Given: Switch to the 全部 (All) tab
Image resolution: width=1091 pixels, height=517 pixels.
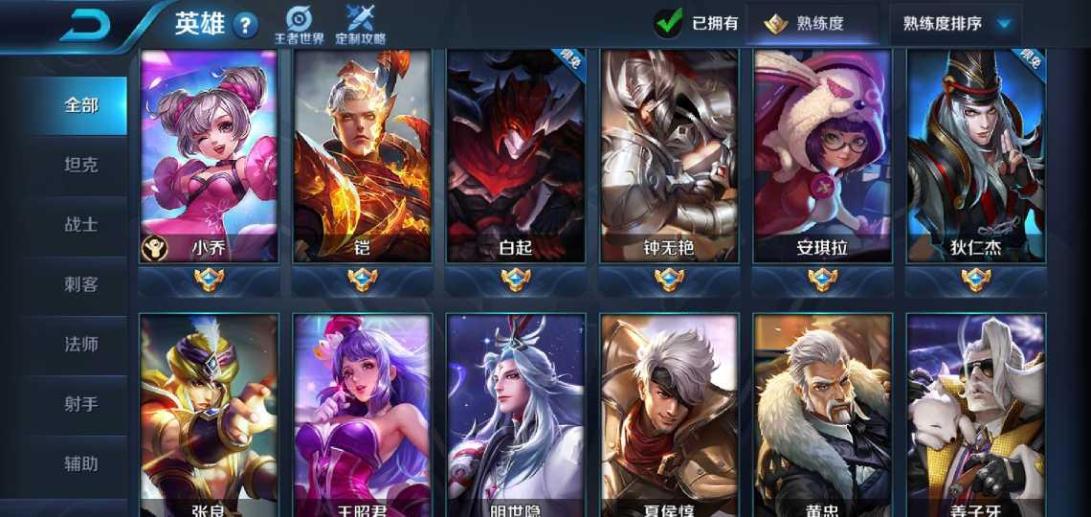Looking at the screenshot, I should click(81, 105).
